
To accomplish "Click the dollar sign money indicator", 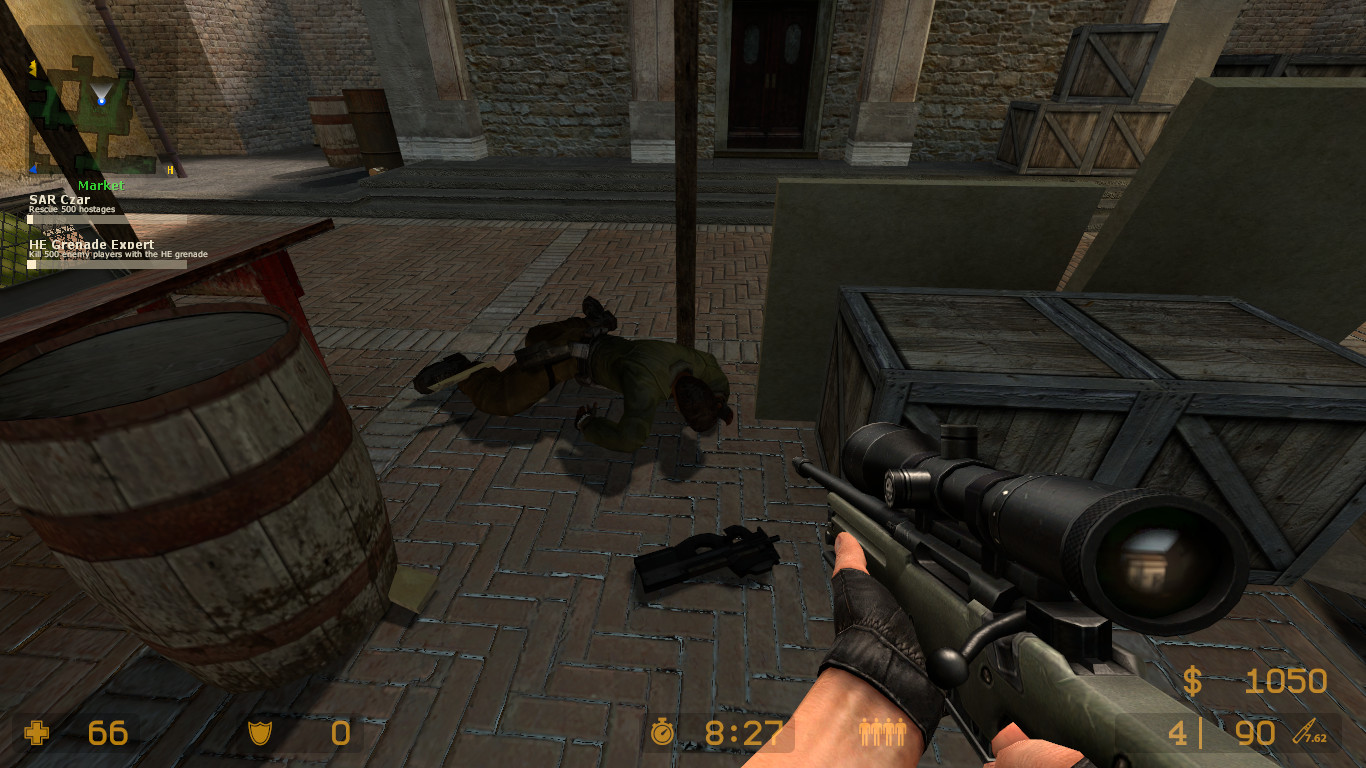I will [1190, 682].
